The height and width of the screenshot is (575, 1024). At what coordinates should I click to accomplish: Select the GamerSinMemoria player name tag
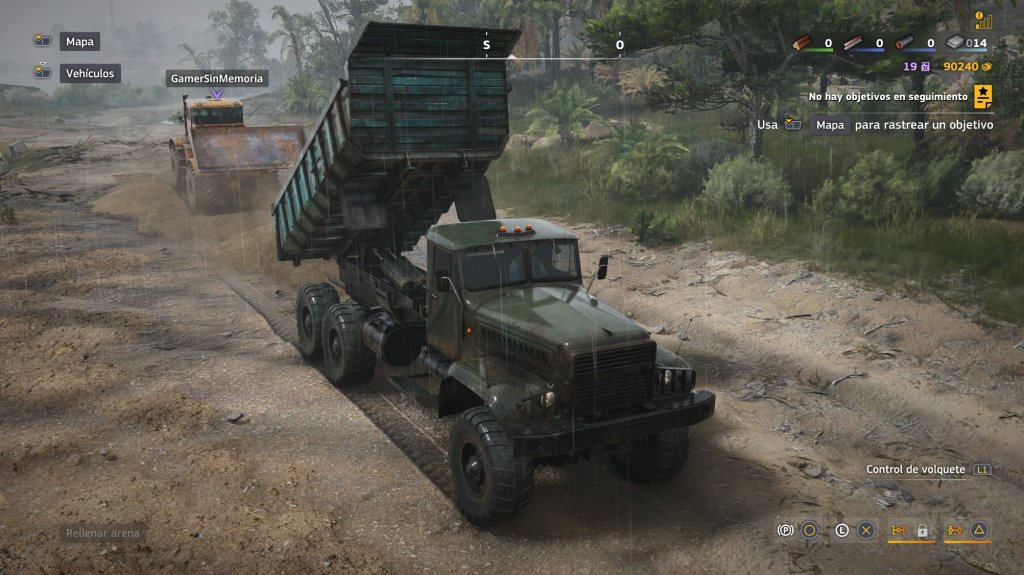[217, 78]
